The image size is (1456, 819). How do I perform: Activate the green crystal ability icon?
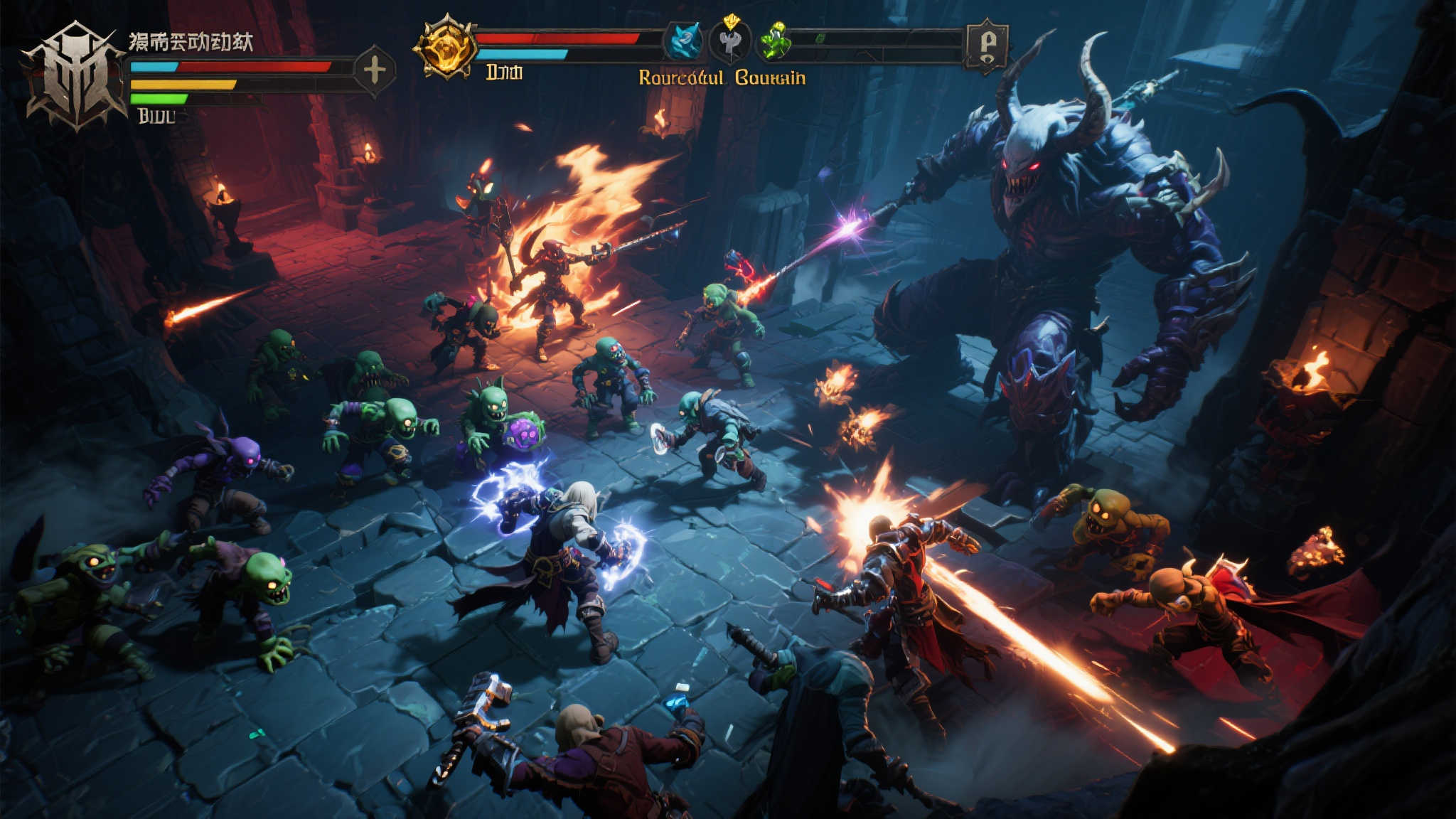(x=776, y=42)
